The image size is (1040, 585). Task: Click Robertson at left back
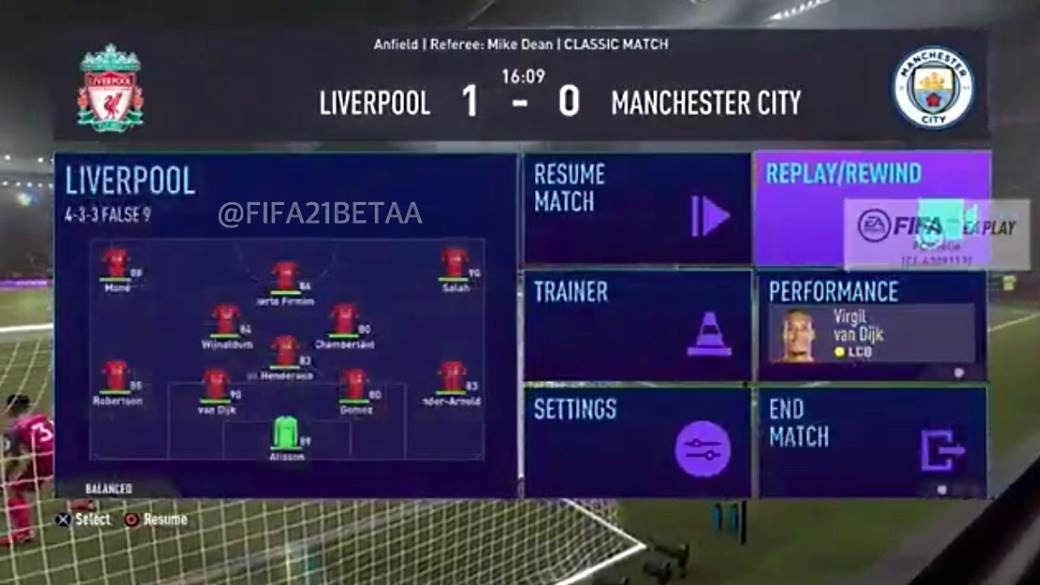click(x=116, y=376)
